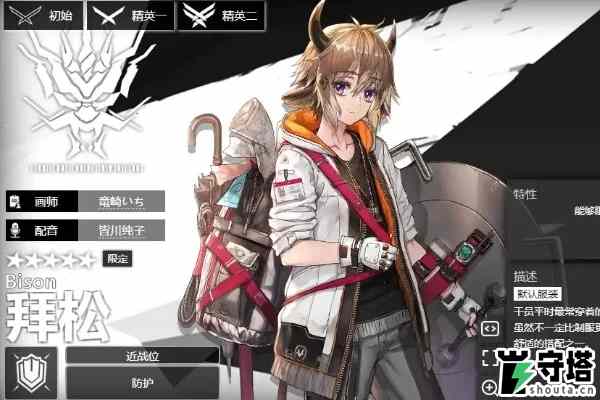This screenshot has height=400, width=600.
Task: Toggle the angle-brackets view icon
Action: (x=491, y=327)
